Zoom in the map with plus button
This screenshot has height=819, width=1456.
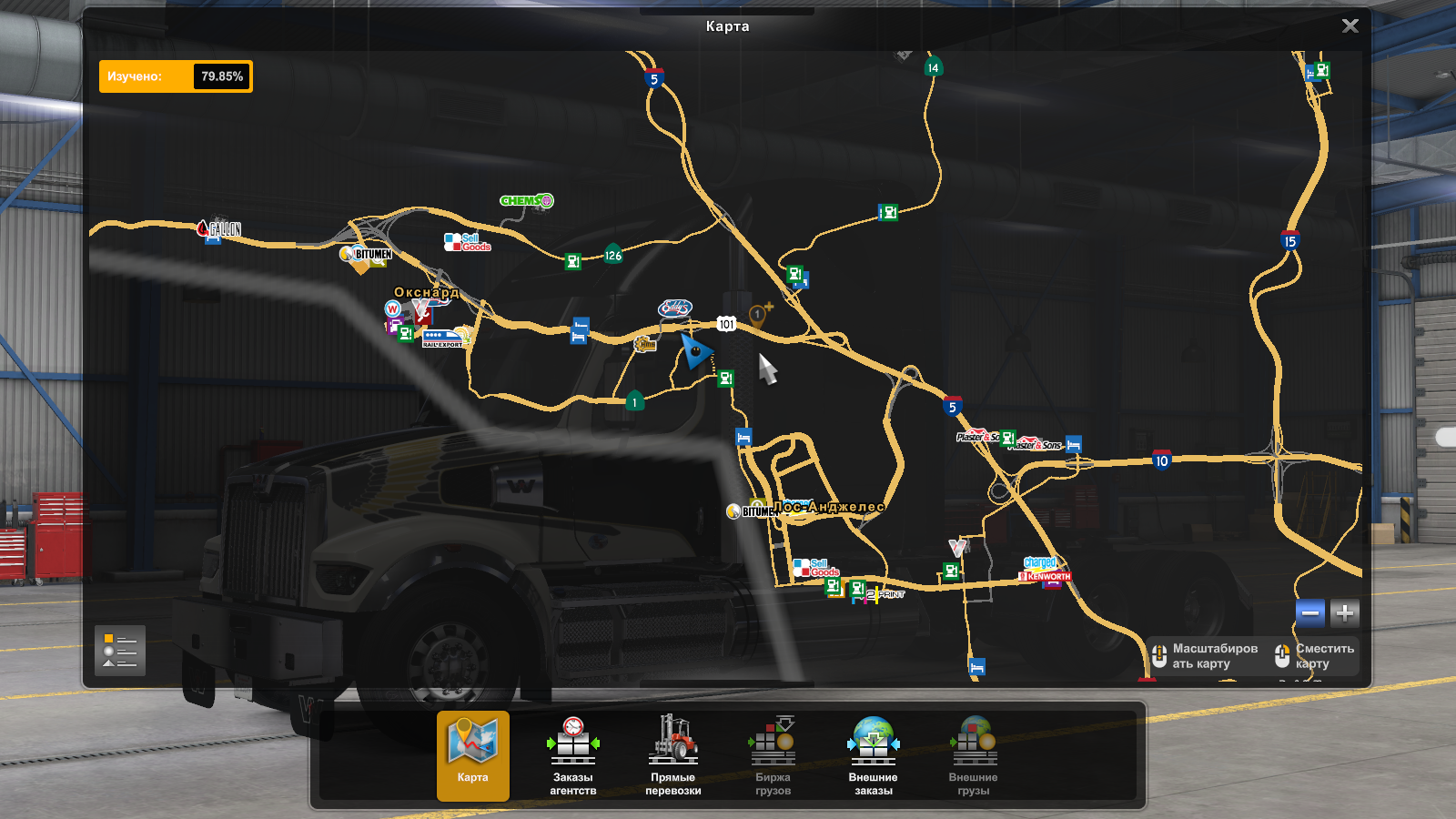(1344, 613)
